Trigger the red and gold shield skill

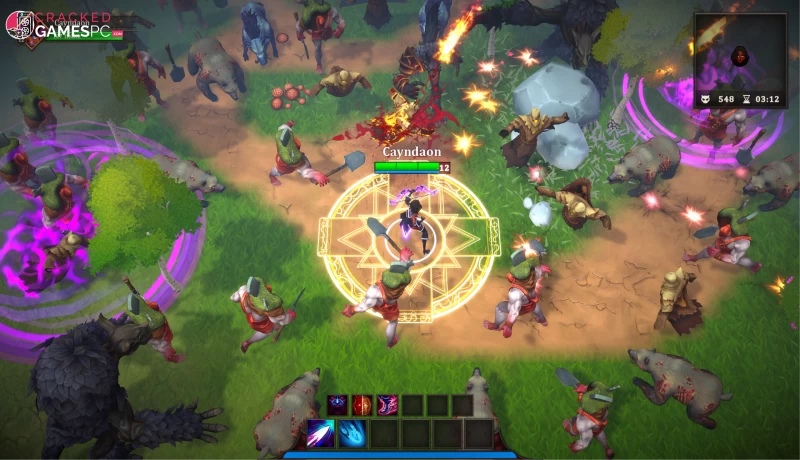click(x=362, y=405)
